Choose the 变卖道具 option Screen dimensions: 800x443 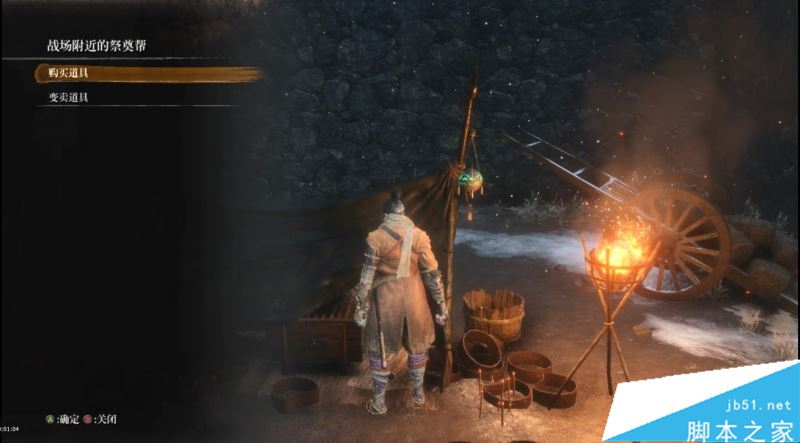coord(68,97)
